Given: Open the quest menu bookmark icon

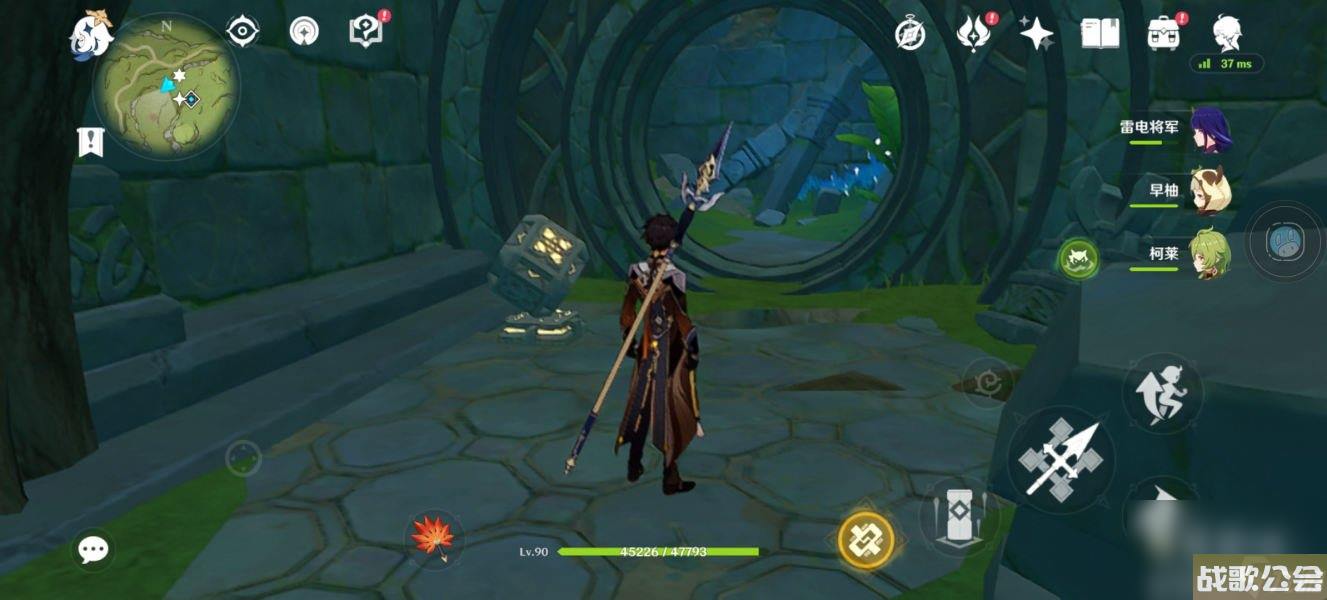Looking at the screenshot, I should (x=90, y=142).
